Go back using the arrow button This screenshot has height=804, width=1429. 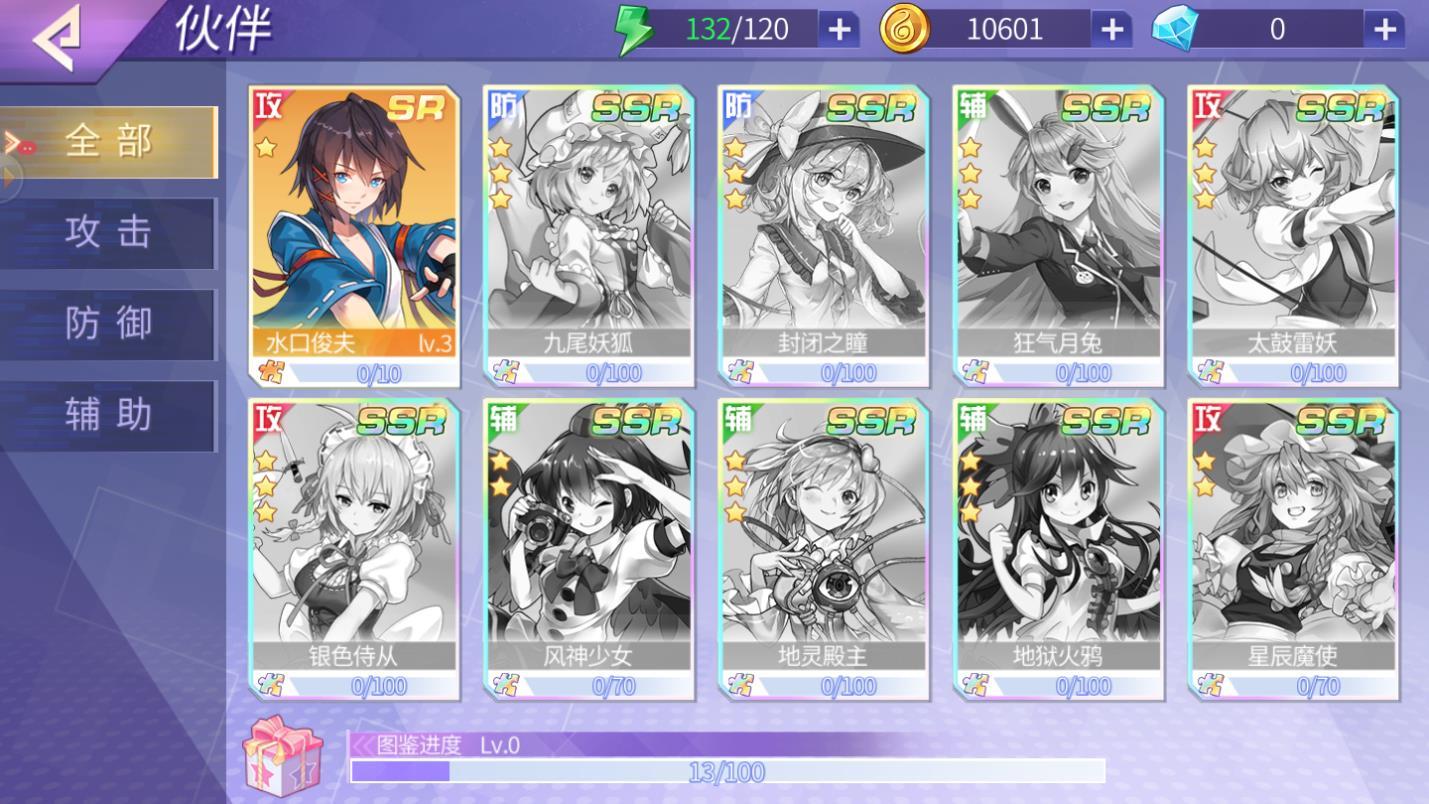[x=56, y=38]
